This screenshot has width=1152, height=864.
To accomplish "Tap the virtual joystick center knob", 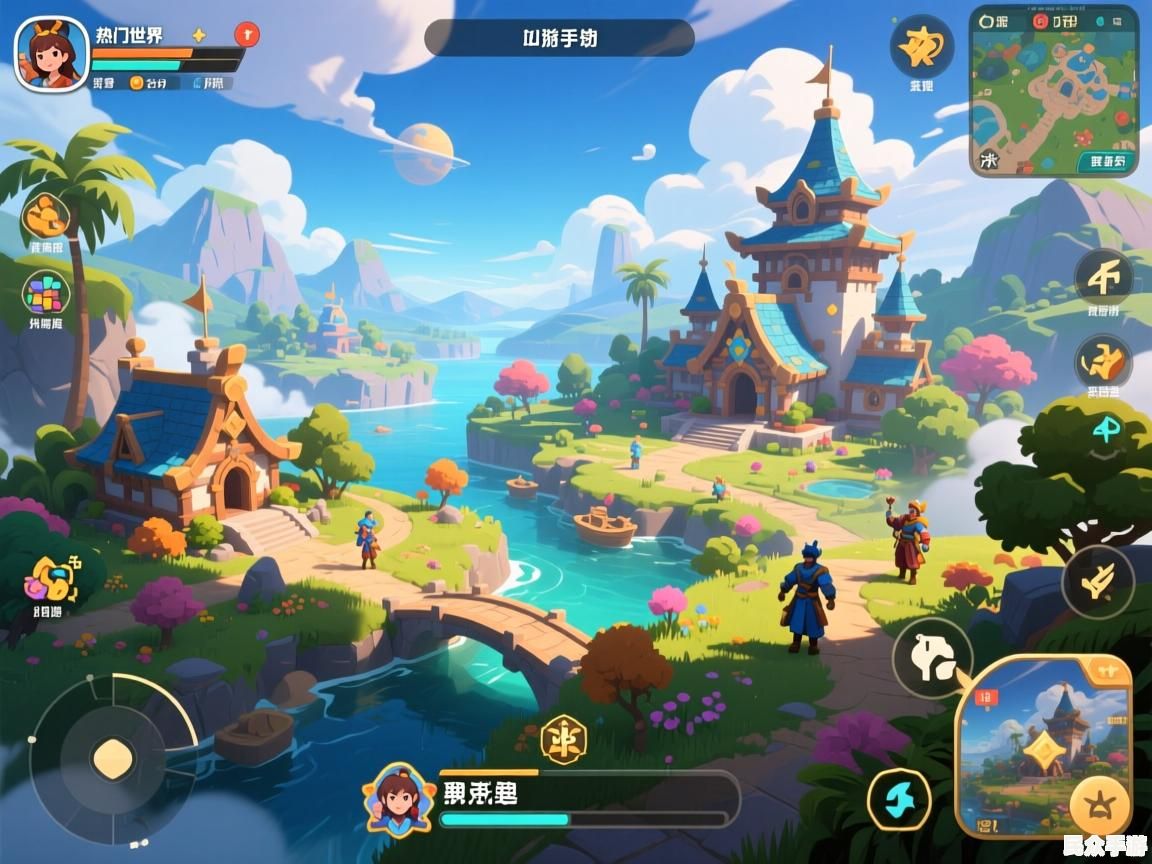I will click(113, 759).
